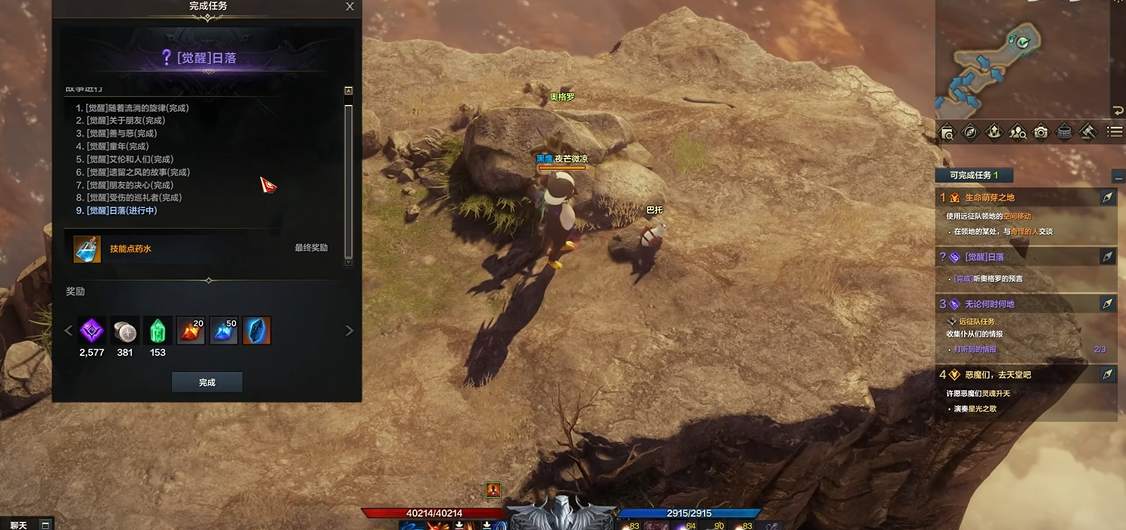Select the red shard reward with 20
The width and height of the screenshot is (1126, 530).
click(190, 331)
